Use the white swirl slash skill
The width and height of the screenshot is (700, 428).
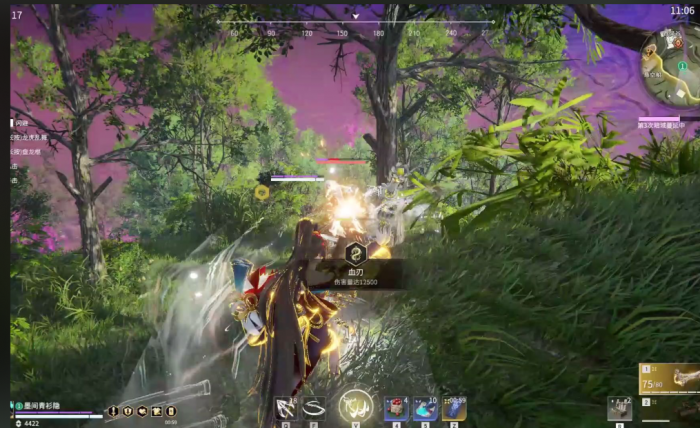tap(314, 407)
